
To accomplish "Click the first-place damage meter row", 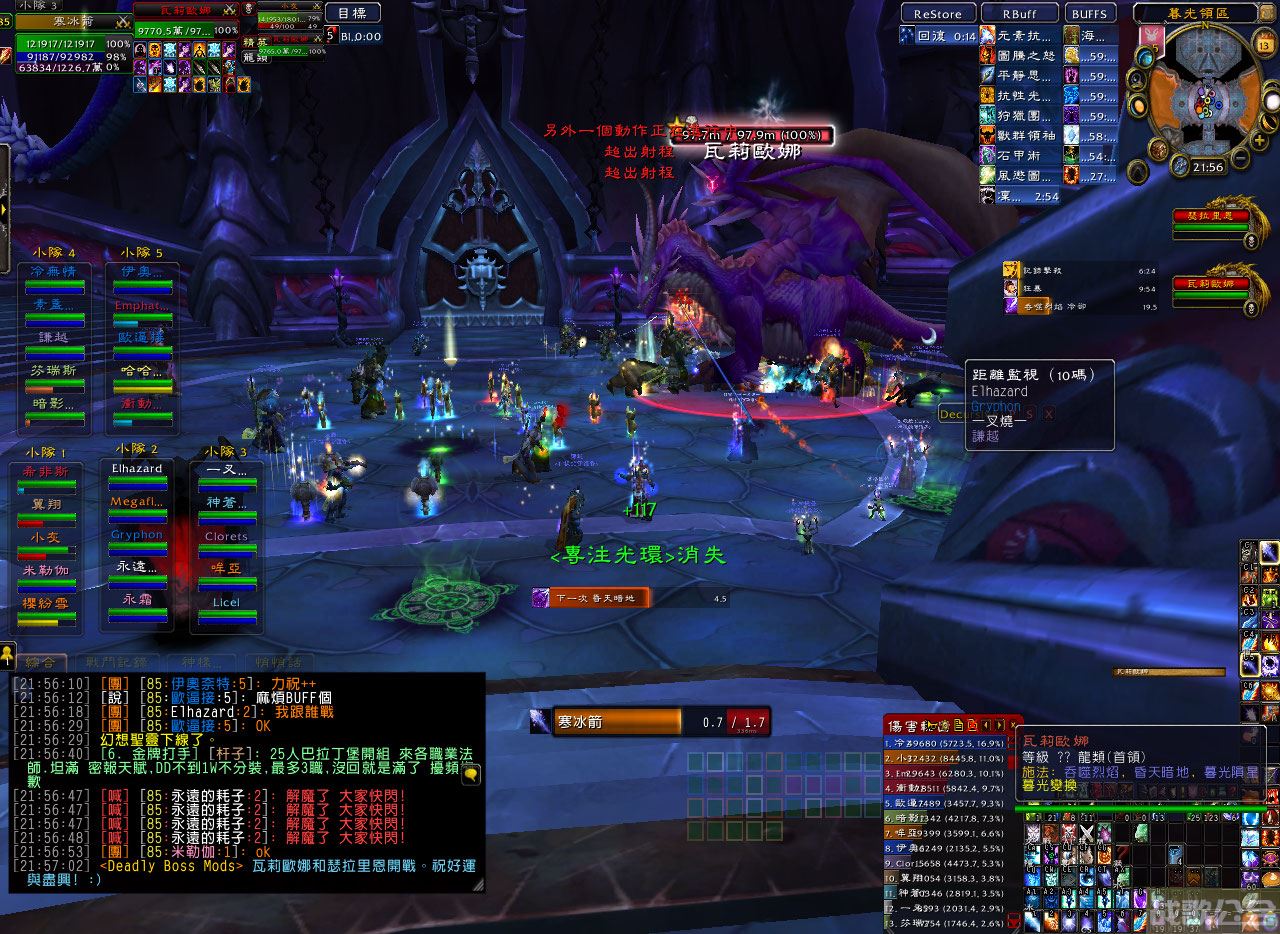I will [945, 743].
